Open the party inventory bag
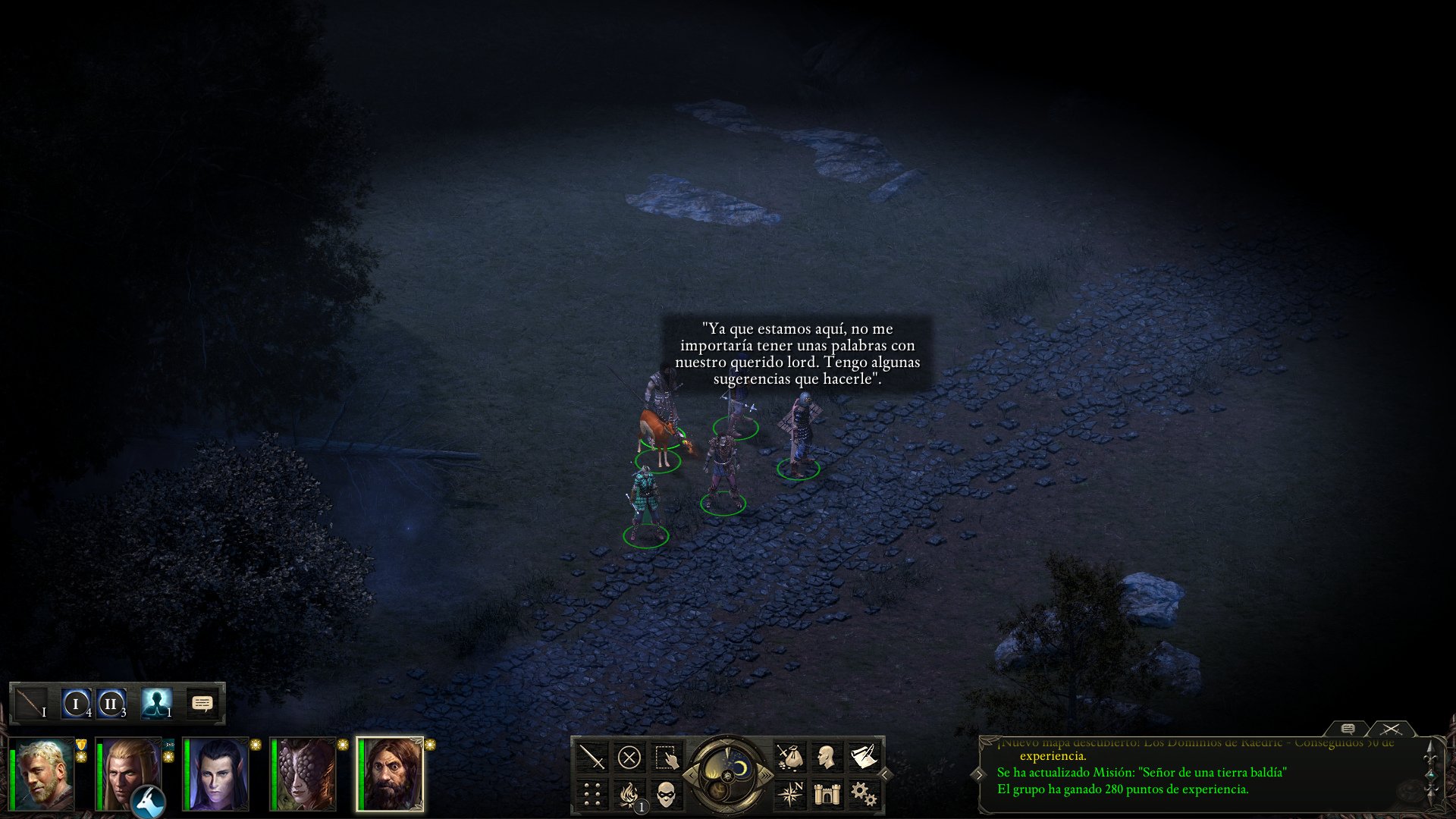The width and height of the screenshot is (1456, 819). pyautogui.click(x=791, y=755)
